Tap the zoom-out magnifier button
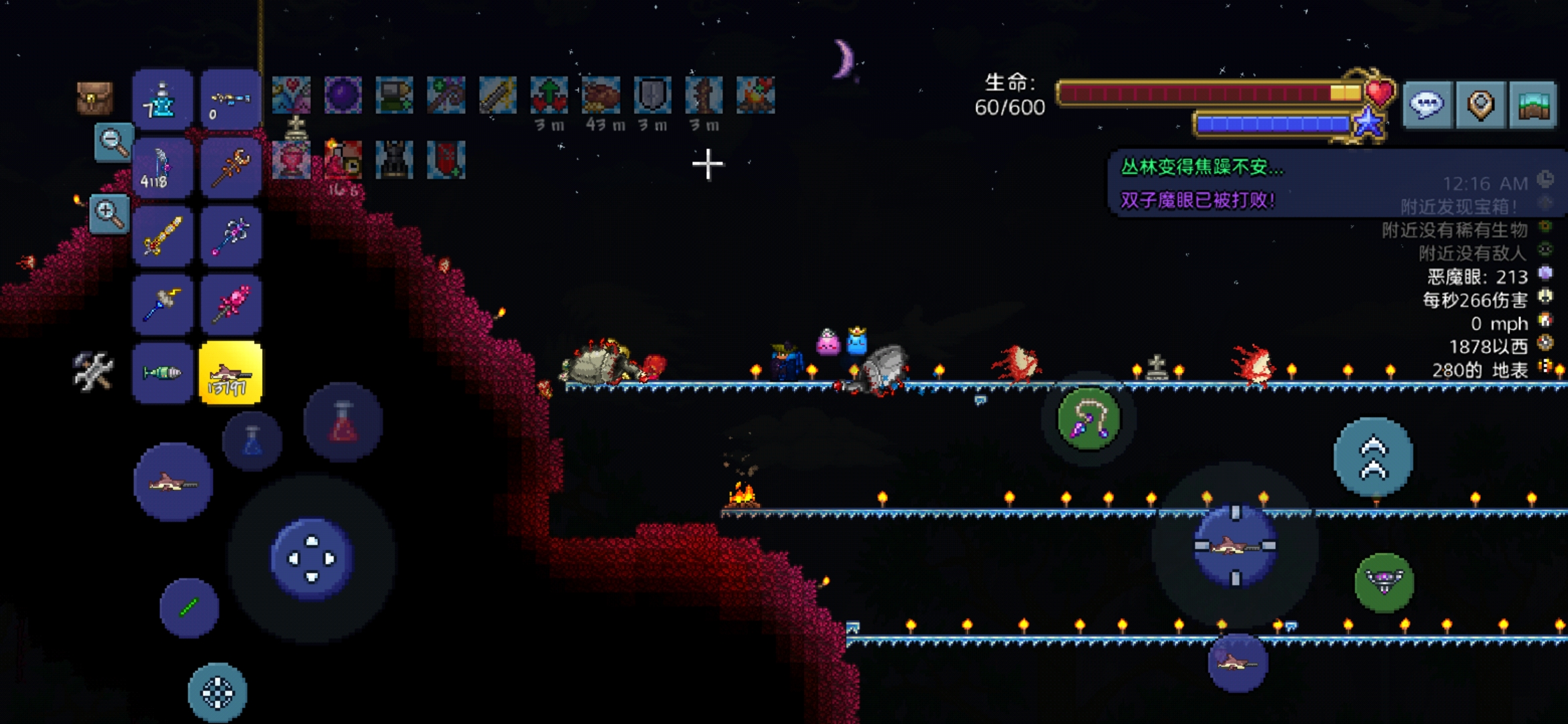This screenshot has width=1568, height=724. [113, 142]
